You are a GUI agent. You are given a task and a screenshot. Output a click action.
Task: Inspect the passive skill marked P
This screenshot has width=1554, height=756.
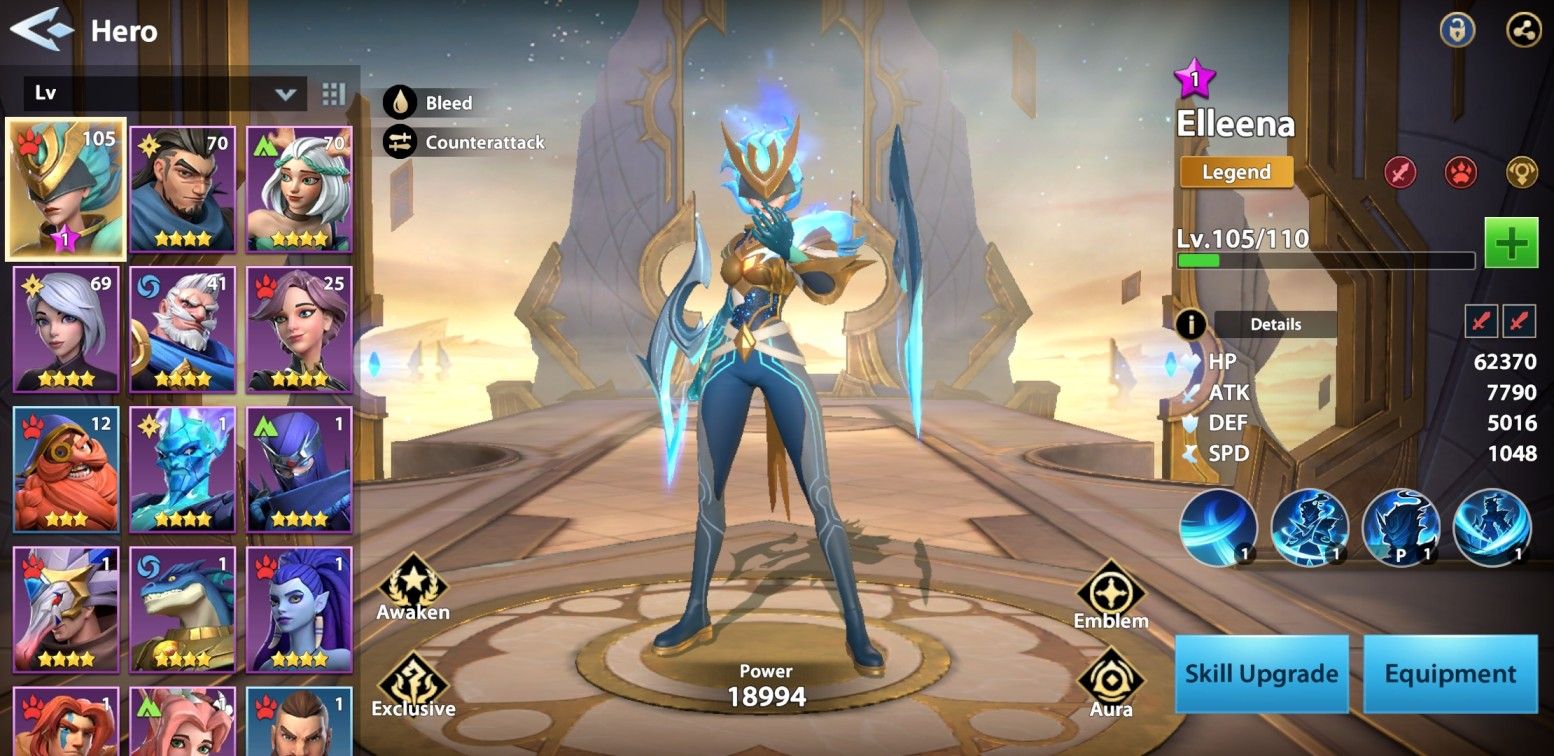pyautogui.click(x=1401, y=527)
